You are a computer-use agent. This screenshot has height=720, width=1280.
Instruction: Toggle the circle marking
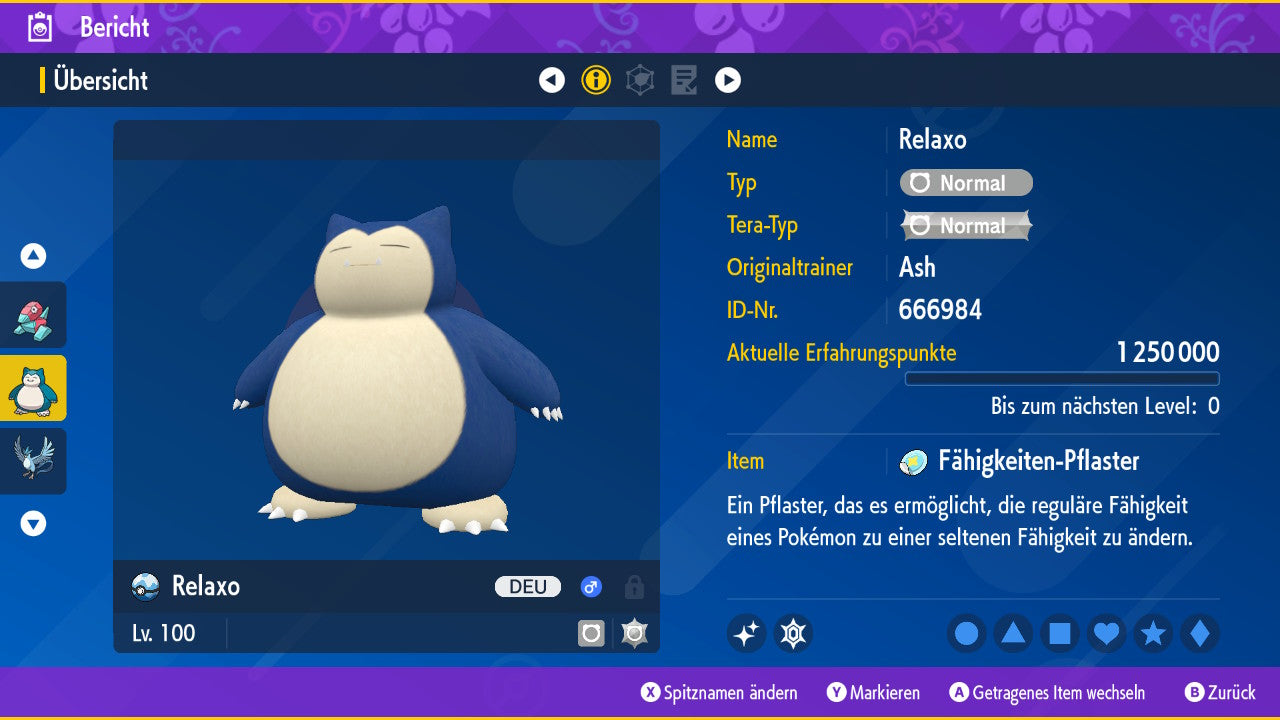(967, 633)
